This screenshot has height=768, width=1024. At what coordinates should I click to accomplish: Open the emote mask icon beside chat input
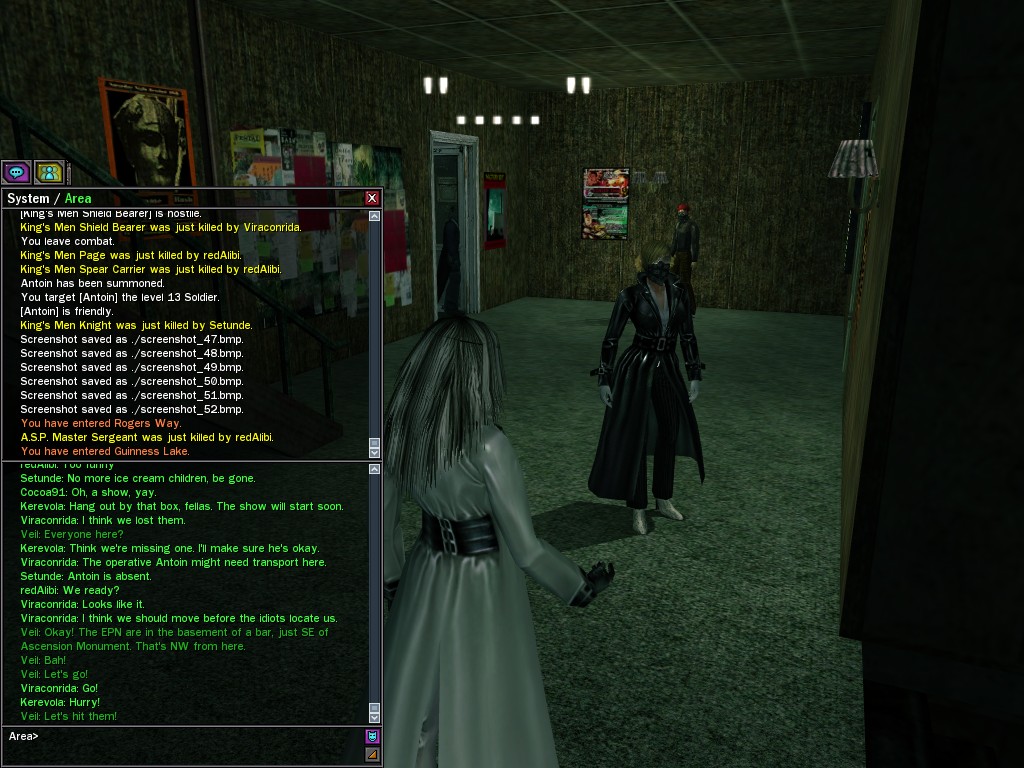pyautogui.click(x=372, y=736)
